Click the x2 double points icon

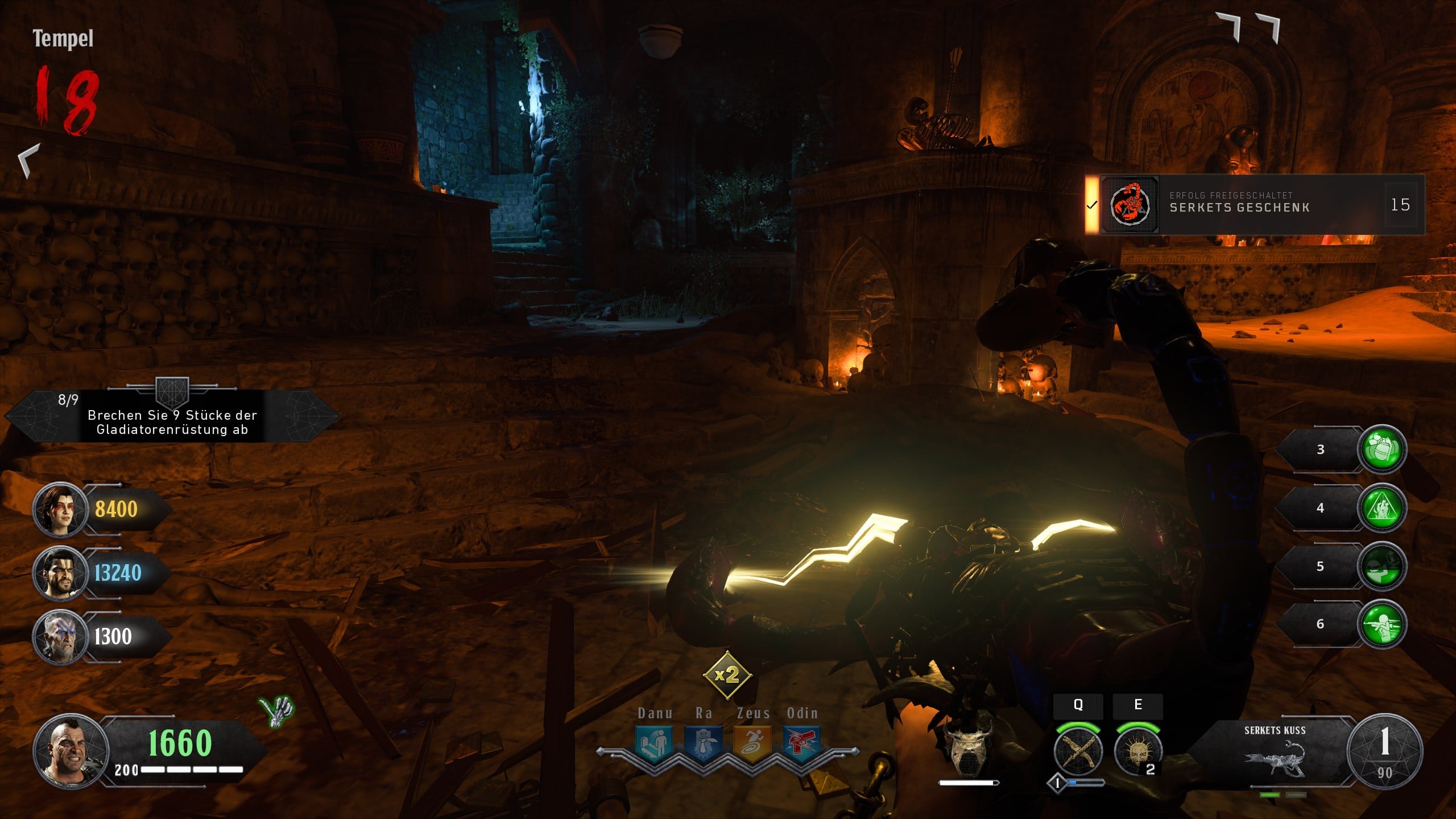(x=727, y=675)
